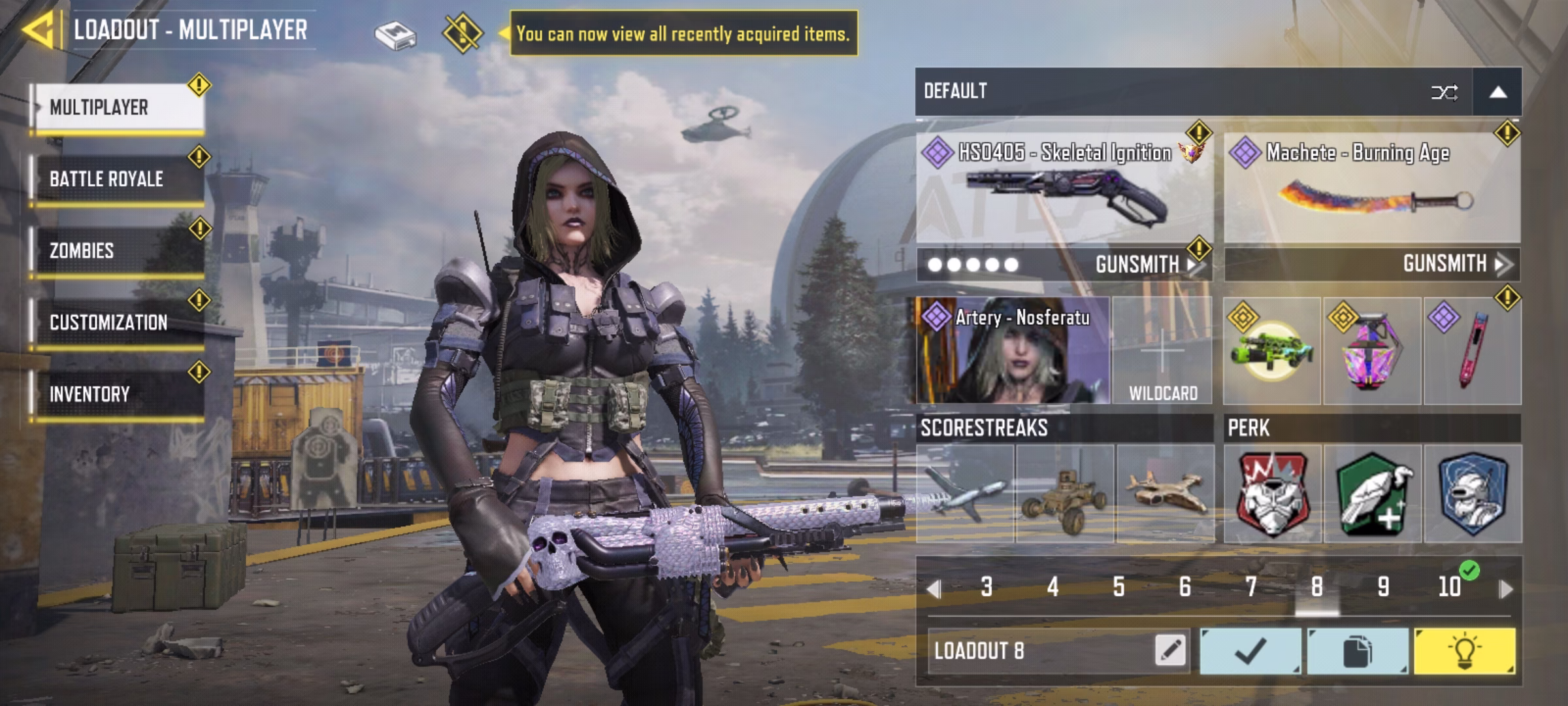Switch to loadout number 5

tap(1119, 587)
